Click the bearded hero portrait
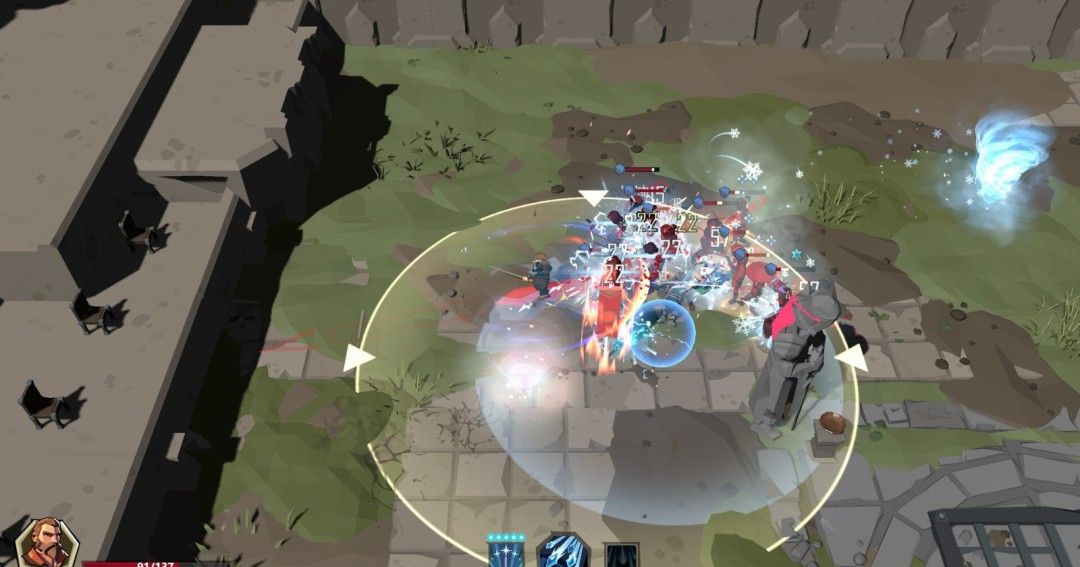The height and width of the screenshot is (567, 1080). coord(46,543)
